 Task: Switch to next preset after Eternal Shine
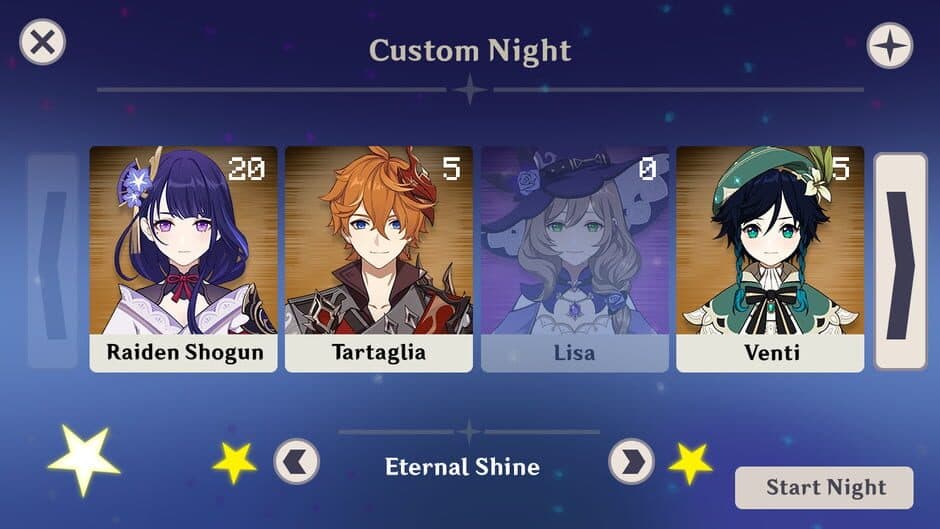tap(632, 462)
